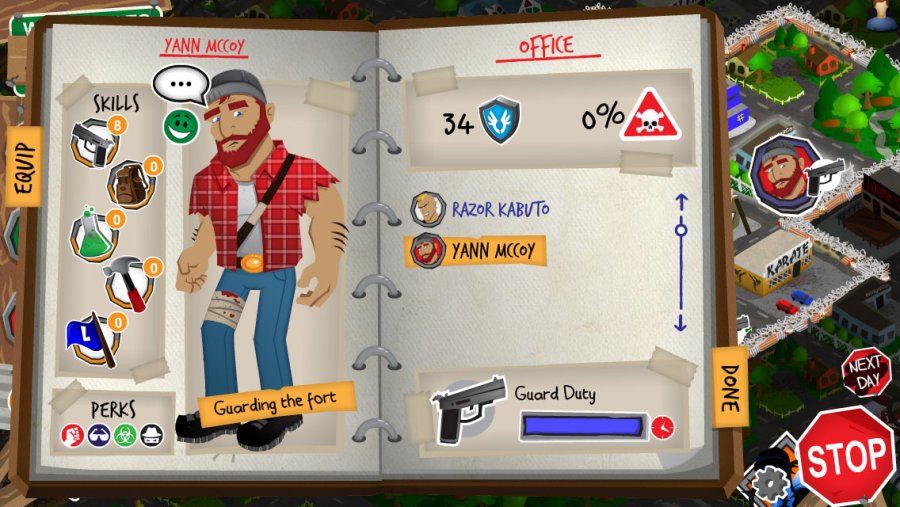Image resolution: width=900 pixels, height=507 pixels.
Task: Click the green smiley mood icon
Action: (178, 124)
